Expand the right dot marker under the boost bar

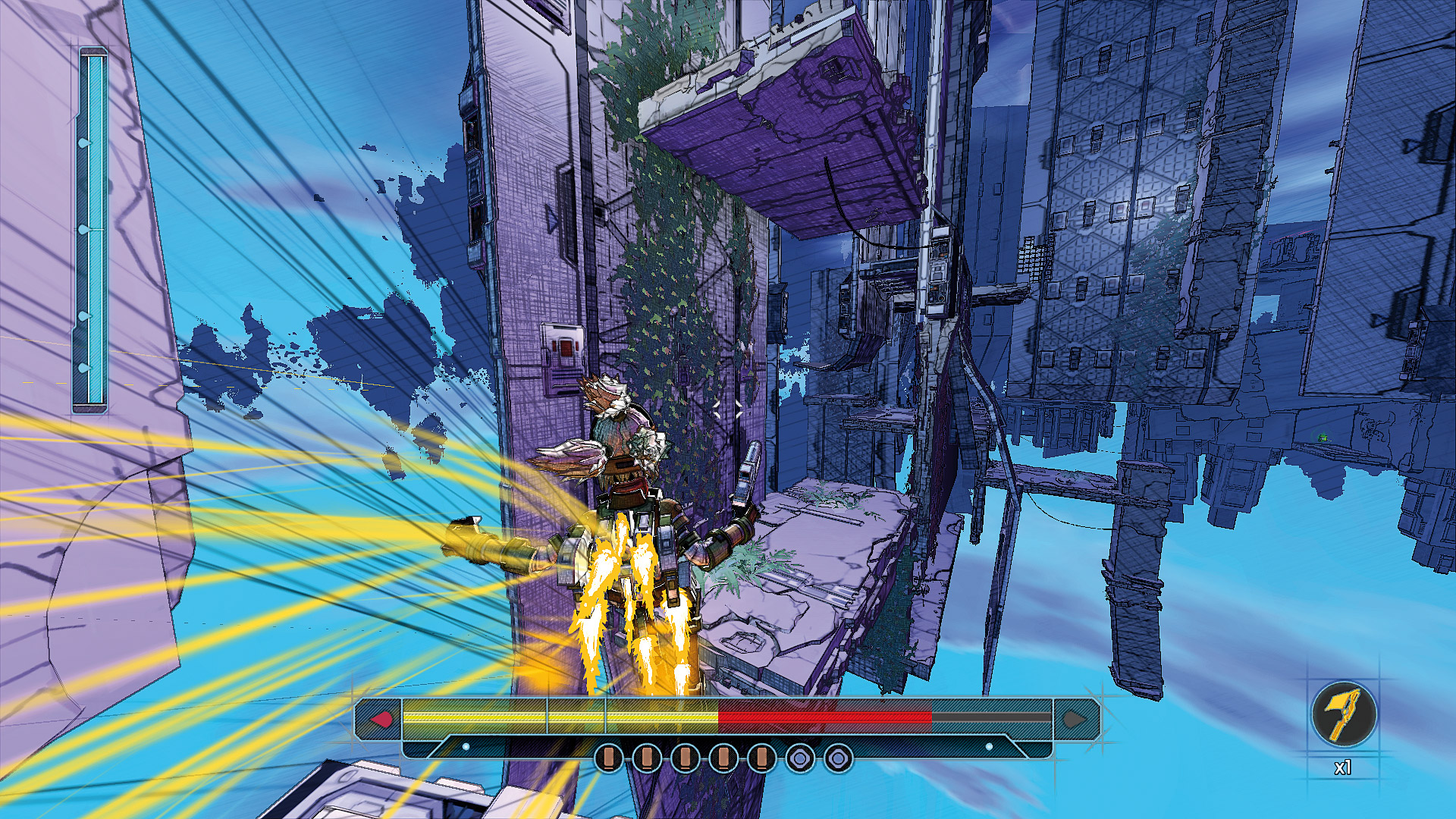point(990,746)
